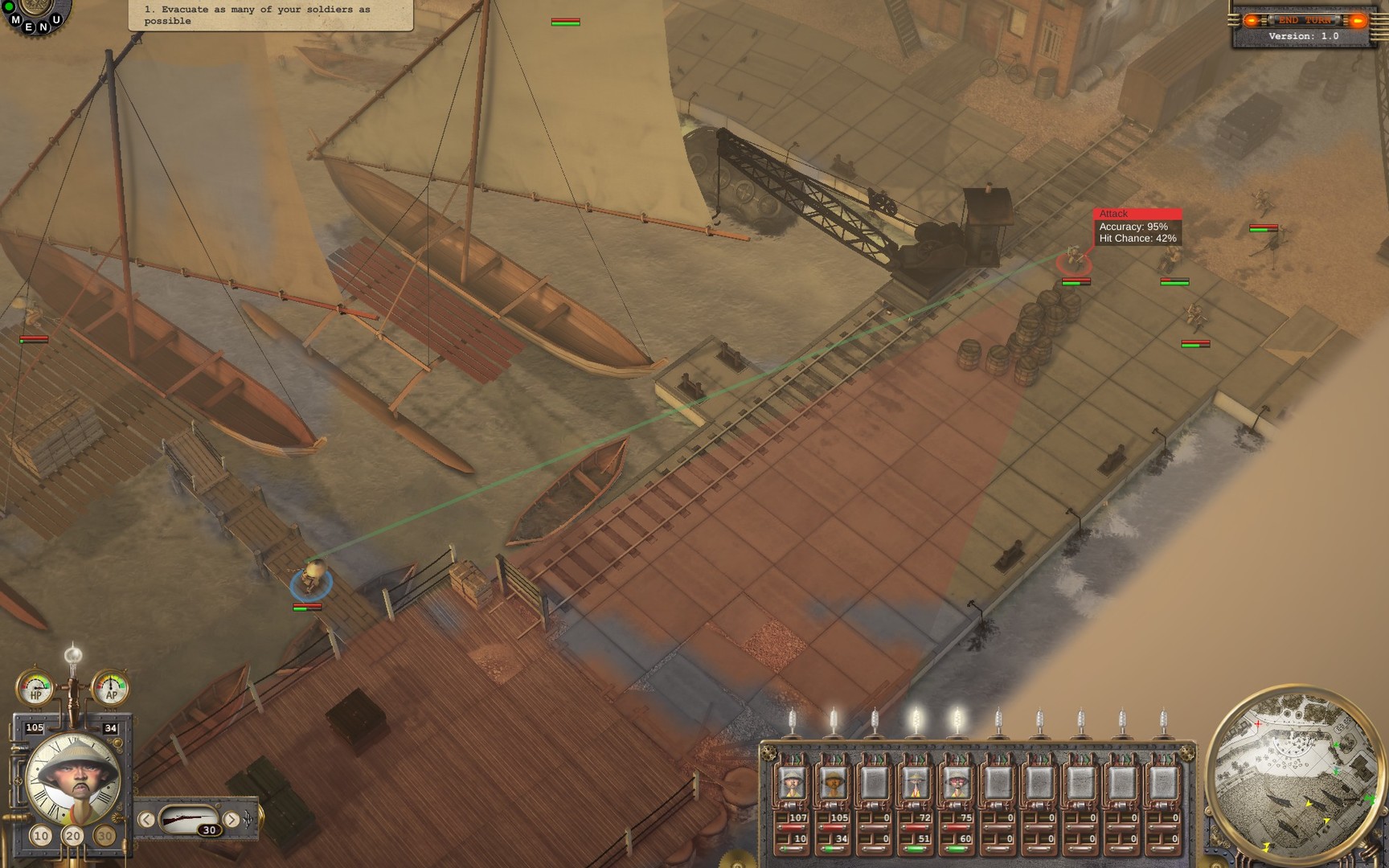Expand the stance selector beside the weapon panel
1389x868 pixels.
pos(248,820)
